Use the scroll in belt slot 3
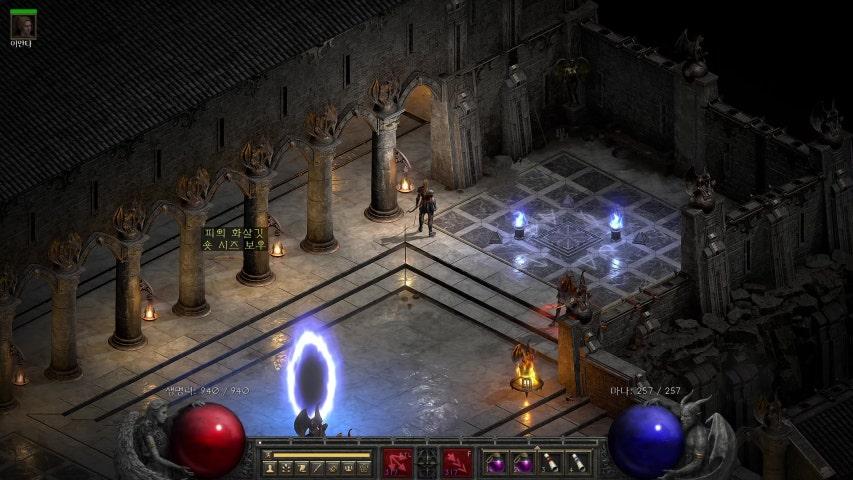Screen dimensions: 853x480 coord(549,462)
